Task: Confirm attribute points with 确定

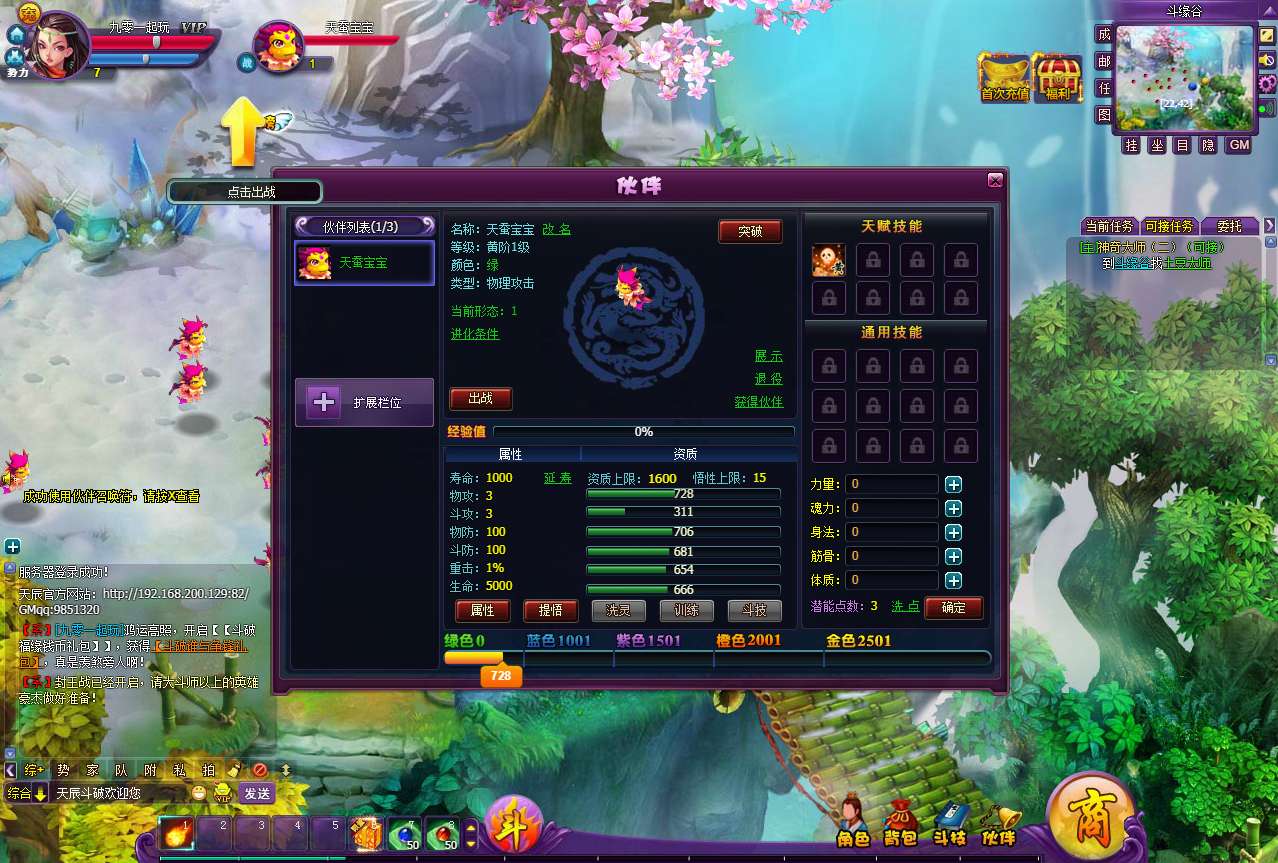Action: pyautogui.click(x=953, y=607)
